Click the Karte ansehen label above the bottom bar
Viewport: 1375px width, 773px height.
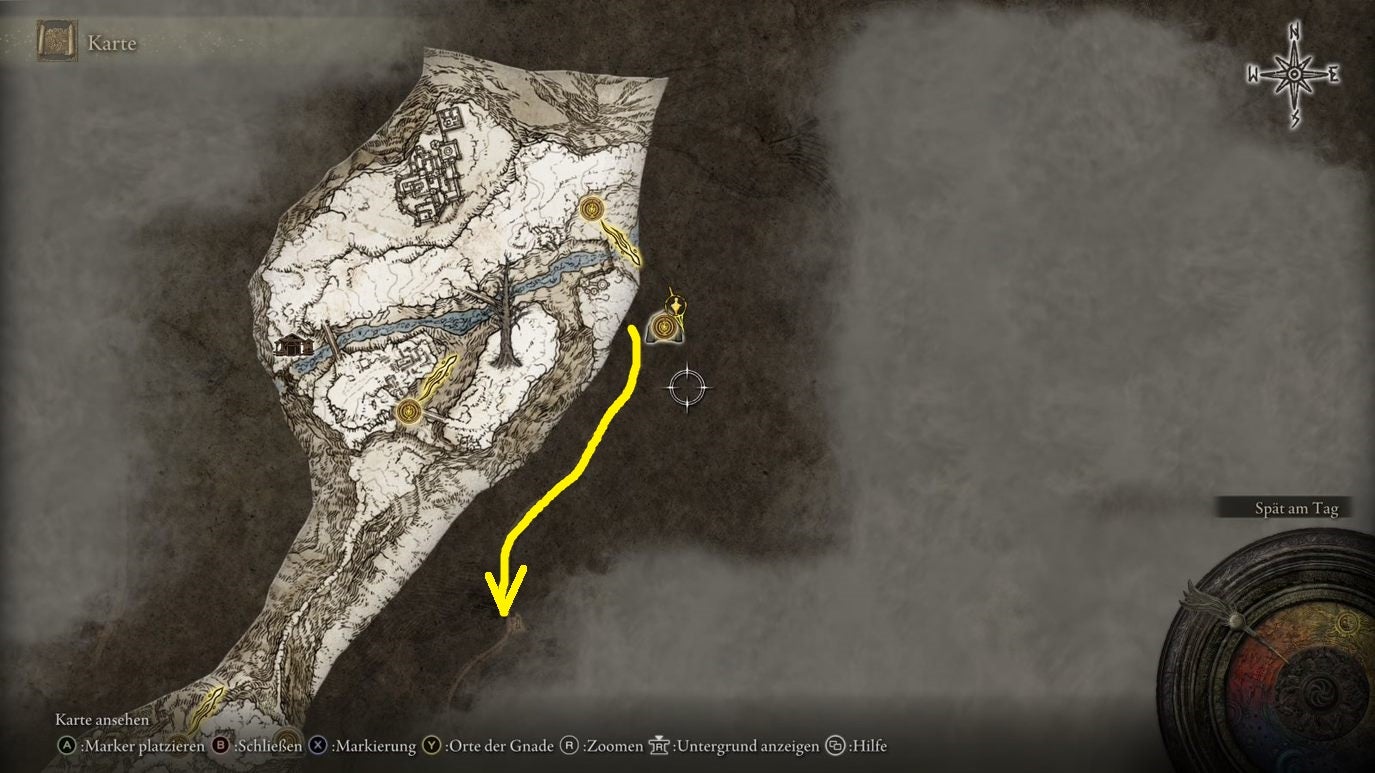click(102, 719)
